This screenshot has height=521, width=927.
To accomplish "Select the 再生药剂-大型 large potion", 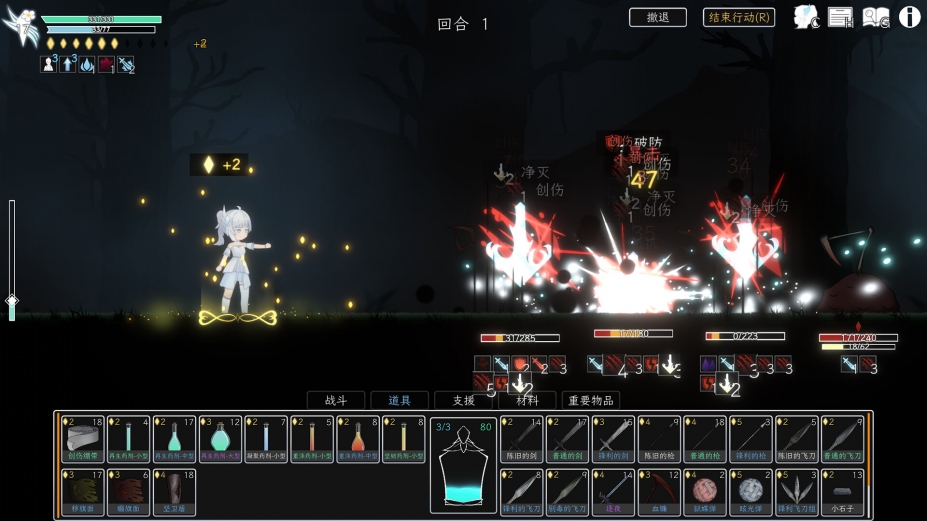I will point(220,439).
